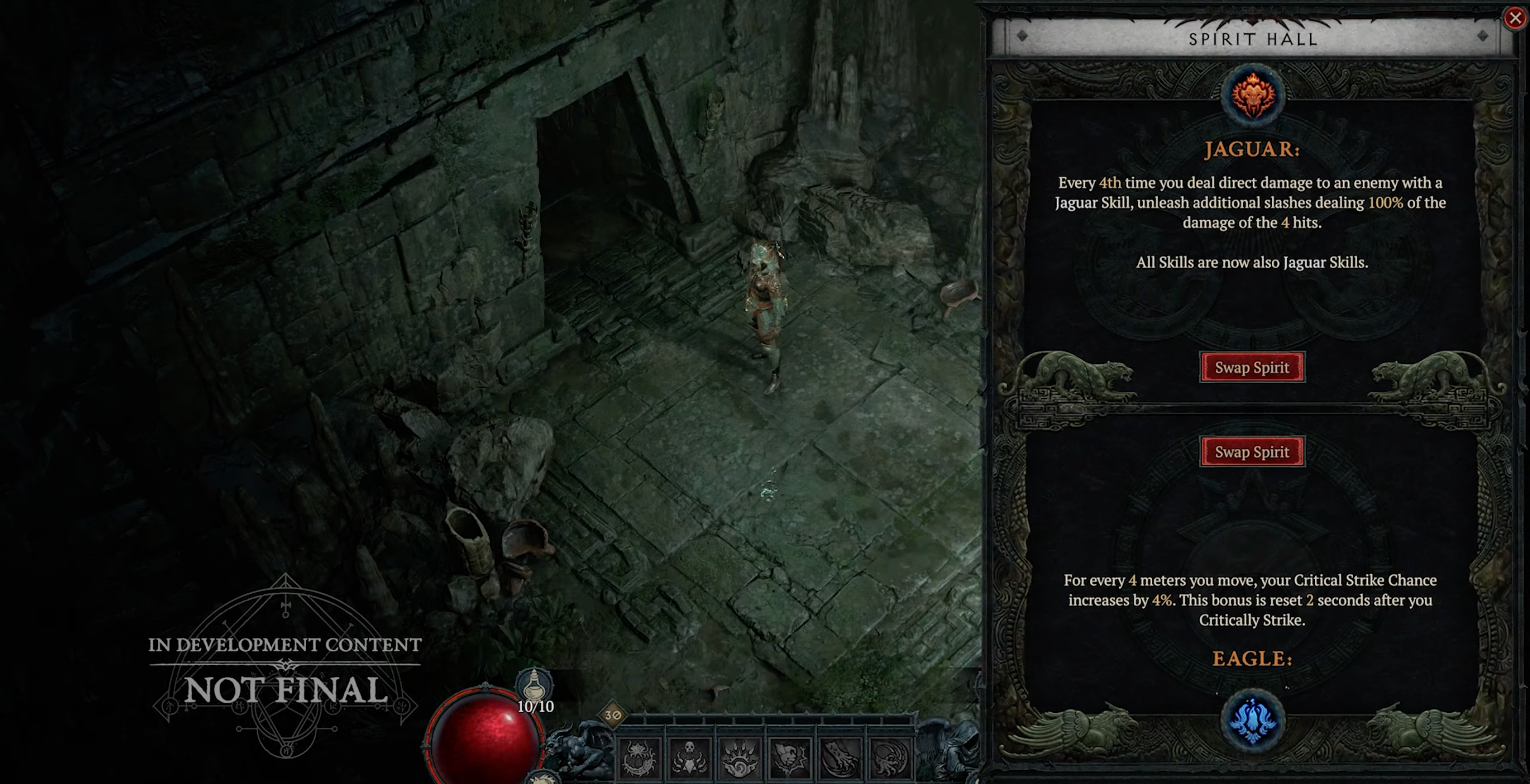
Task: Activate the clawed swirl skill
Action: [739, 758]
